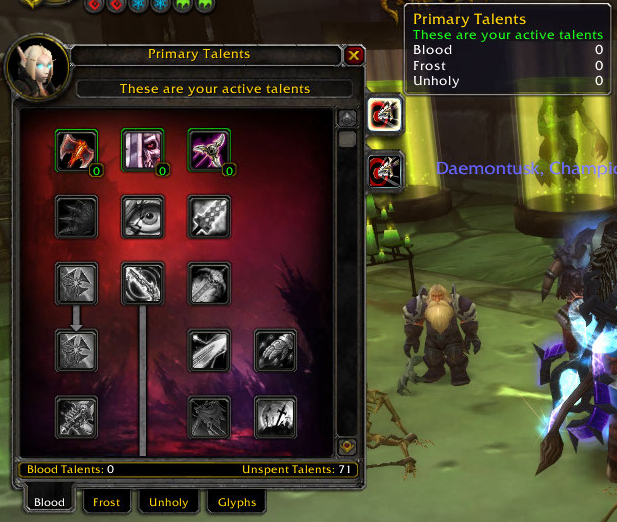Image resolution: width=617 pixels, height=522 pixels.
Task: Select the Blade Barrier crossed-blades talent
Action: [x=210, y=150]
